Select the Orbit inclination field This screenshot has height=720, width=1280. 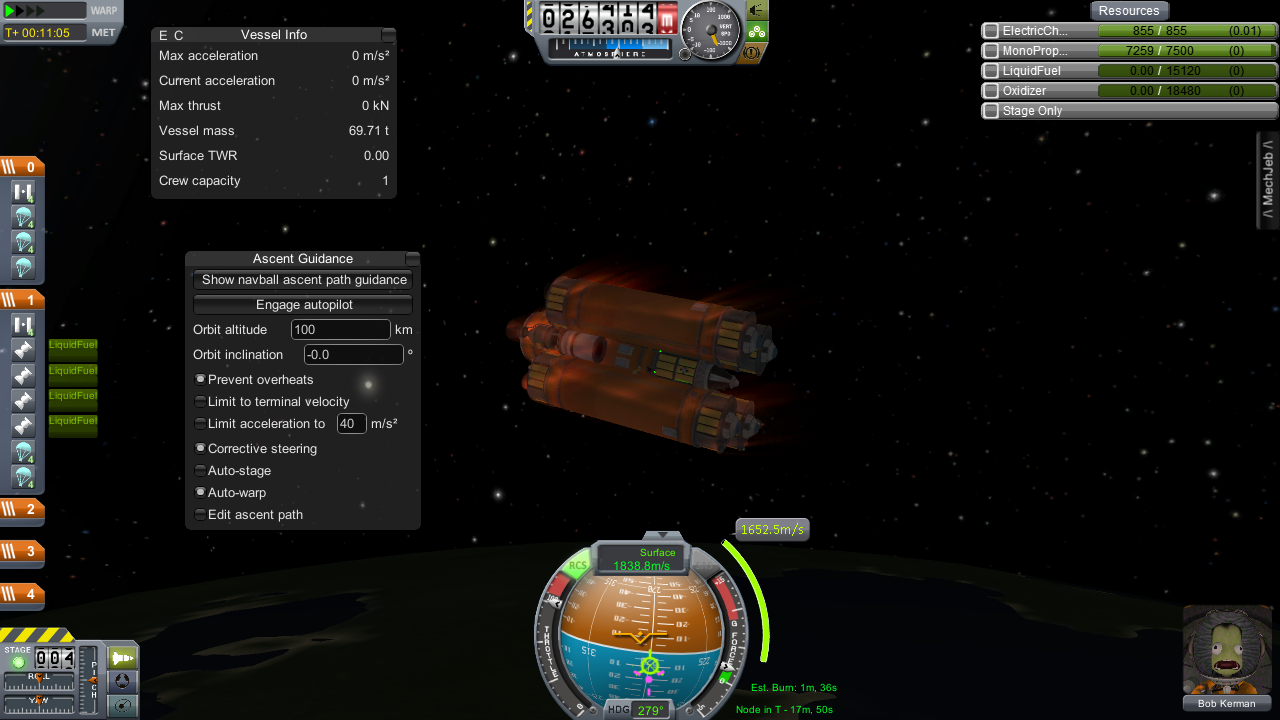click(353, 355)
